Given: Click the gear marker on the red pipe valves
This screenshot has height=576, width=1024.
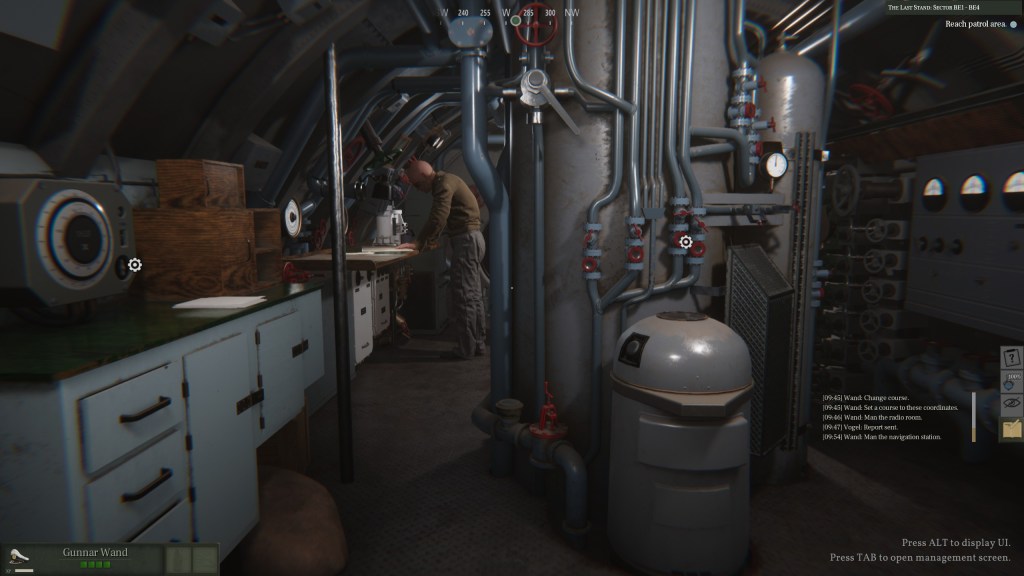Looking at the screenshot, I should [x=686, y=242].
